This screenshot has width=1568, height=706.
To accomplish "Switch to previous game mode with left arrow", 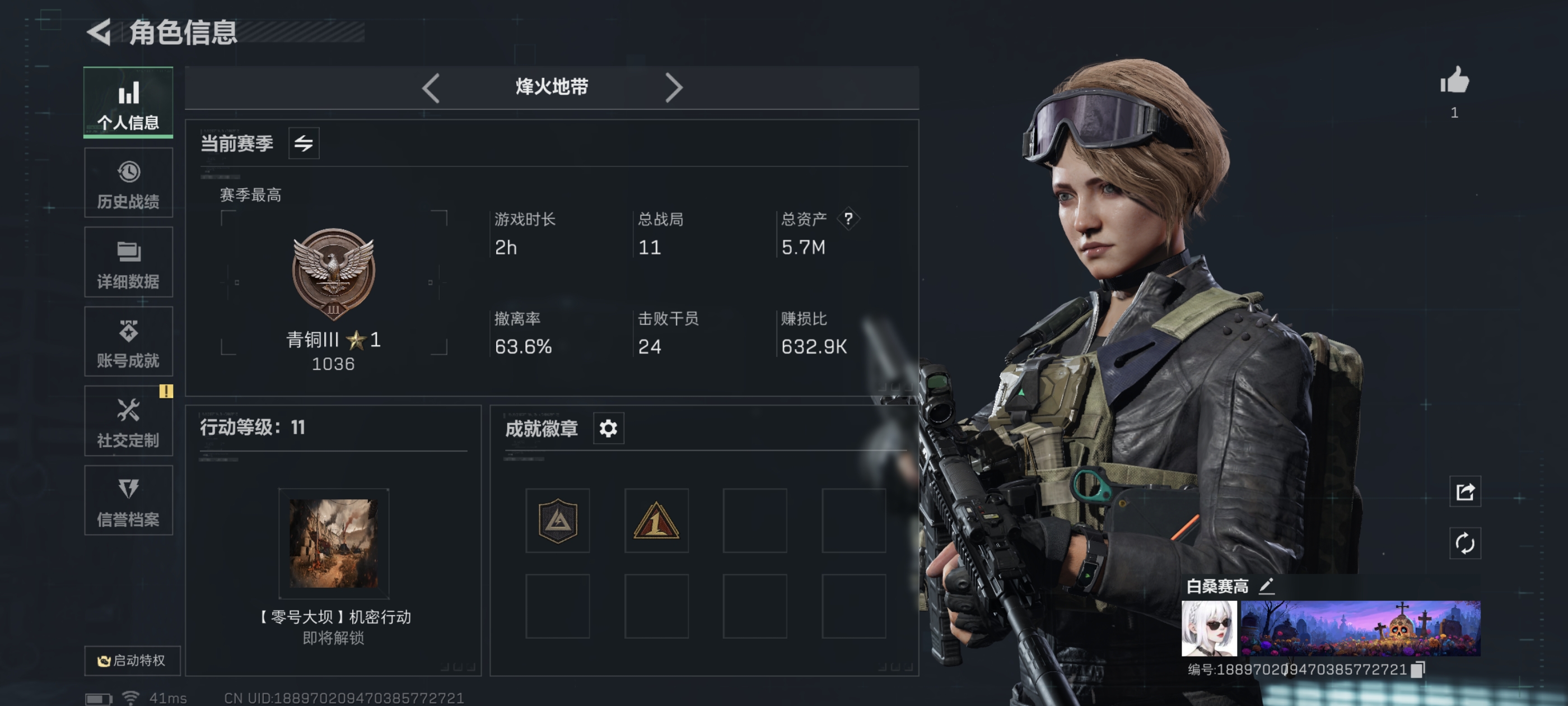I will point(431,88).
